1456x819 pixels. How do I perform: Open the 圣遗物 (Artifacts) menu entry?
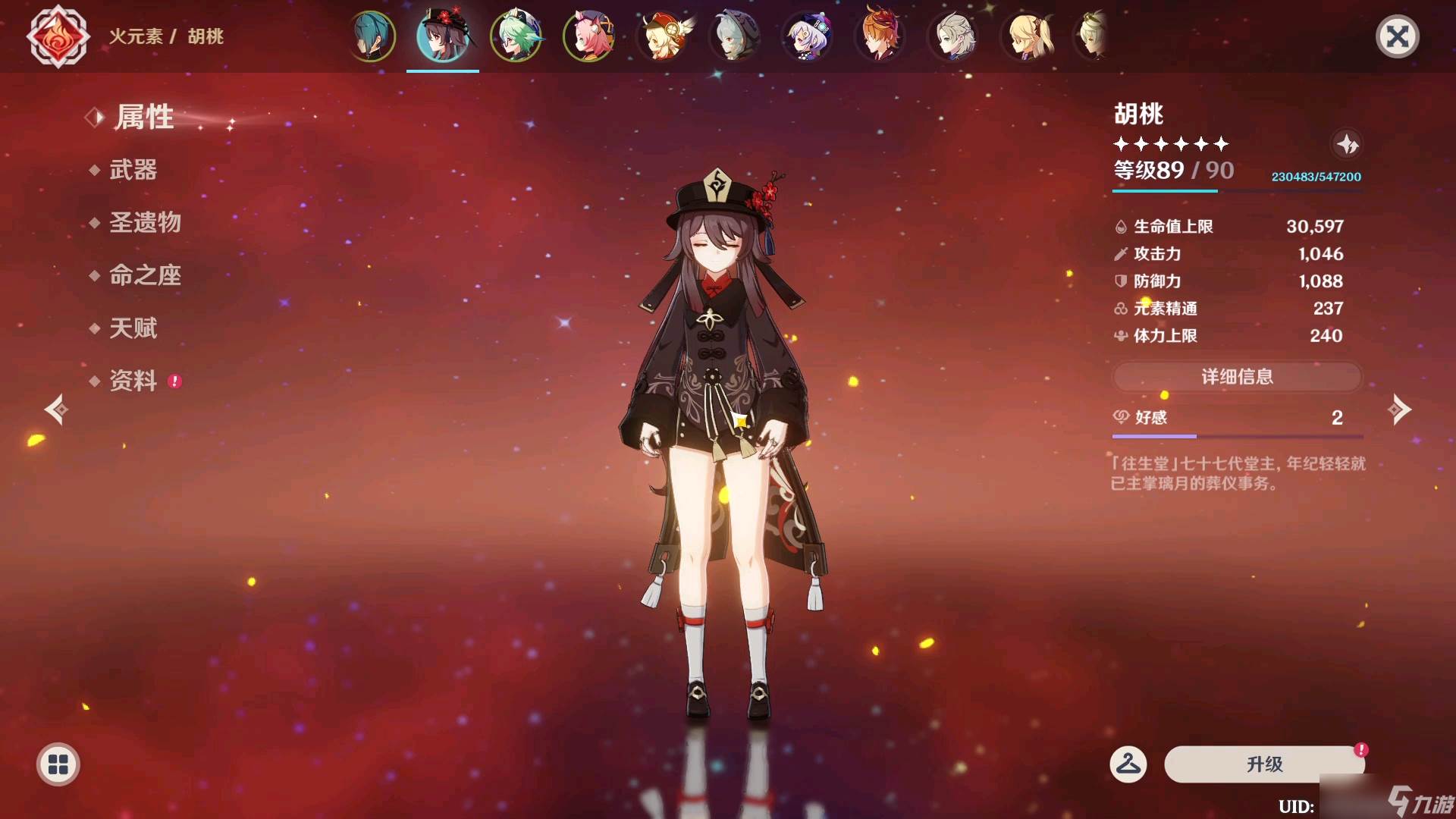tap(145, 222)
